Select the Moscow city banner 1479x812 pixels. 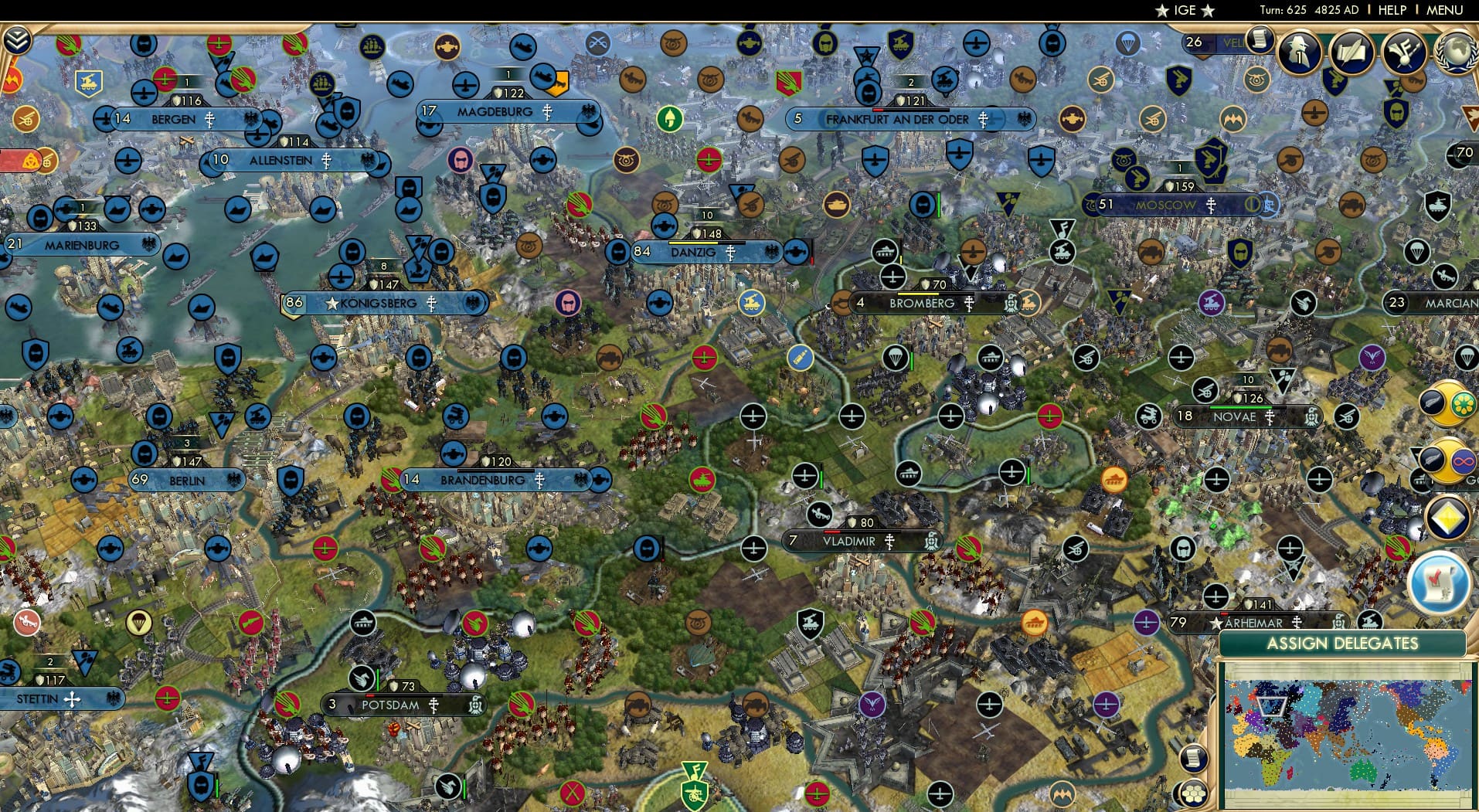point(1167,206)
